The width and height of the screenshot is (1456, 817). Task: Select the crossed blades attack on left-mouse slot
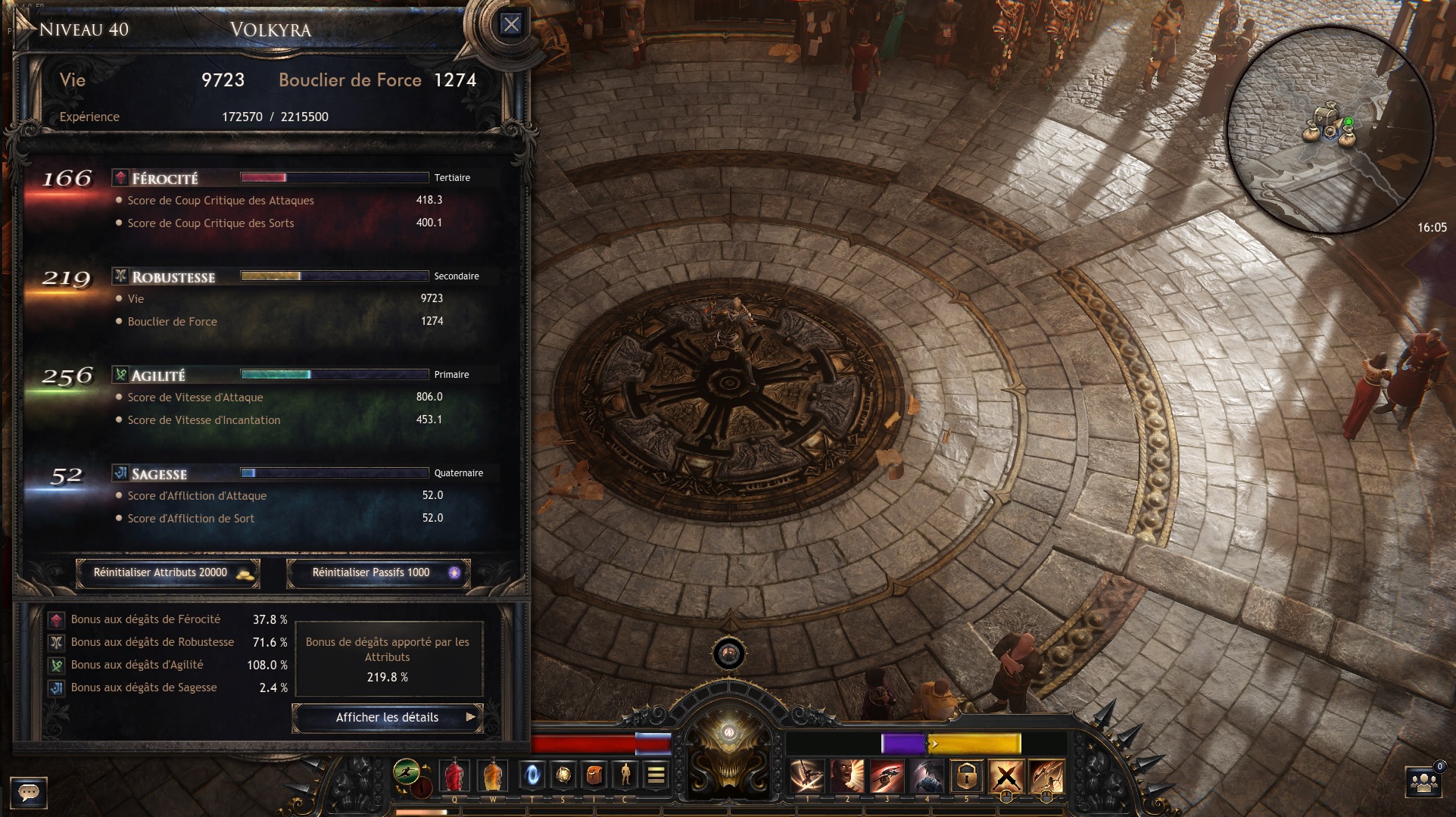point(1006,775)
